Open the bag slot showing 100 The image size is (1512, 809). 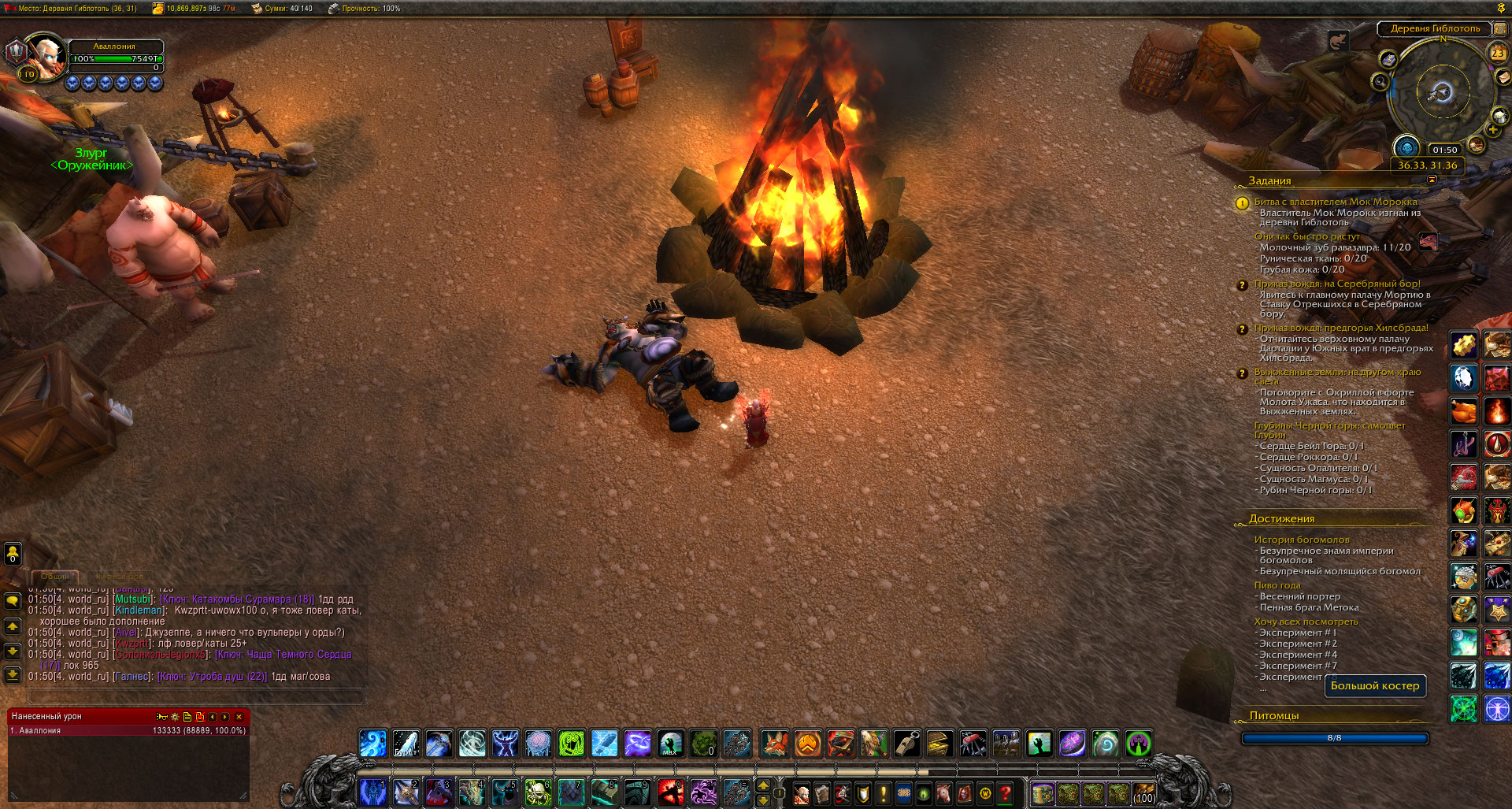click(1143, 793)
